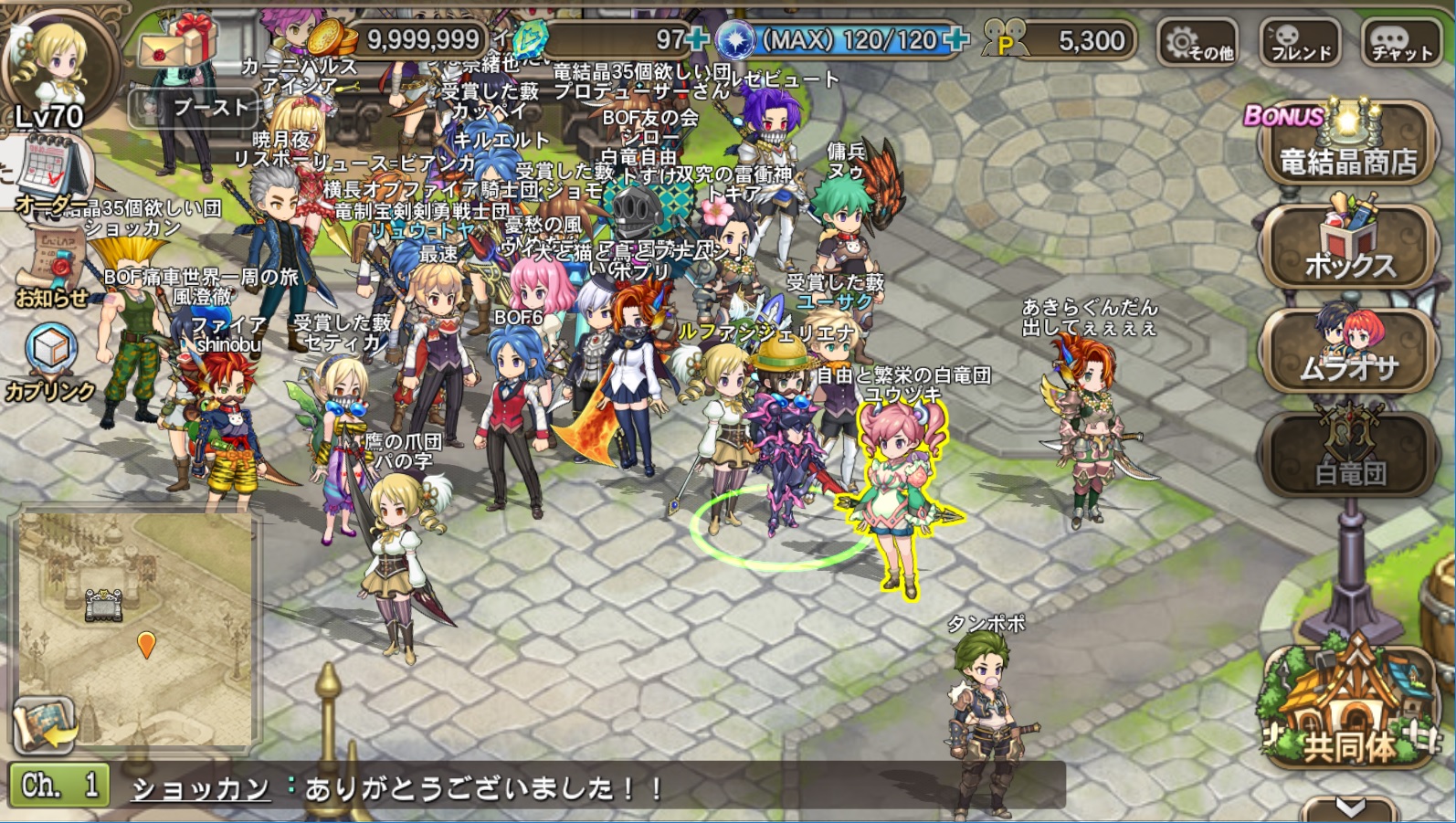Add more stamina with the plus button
The height and width of the screenshot is (823, 1456).
coord(956,39)
